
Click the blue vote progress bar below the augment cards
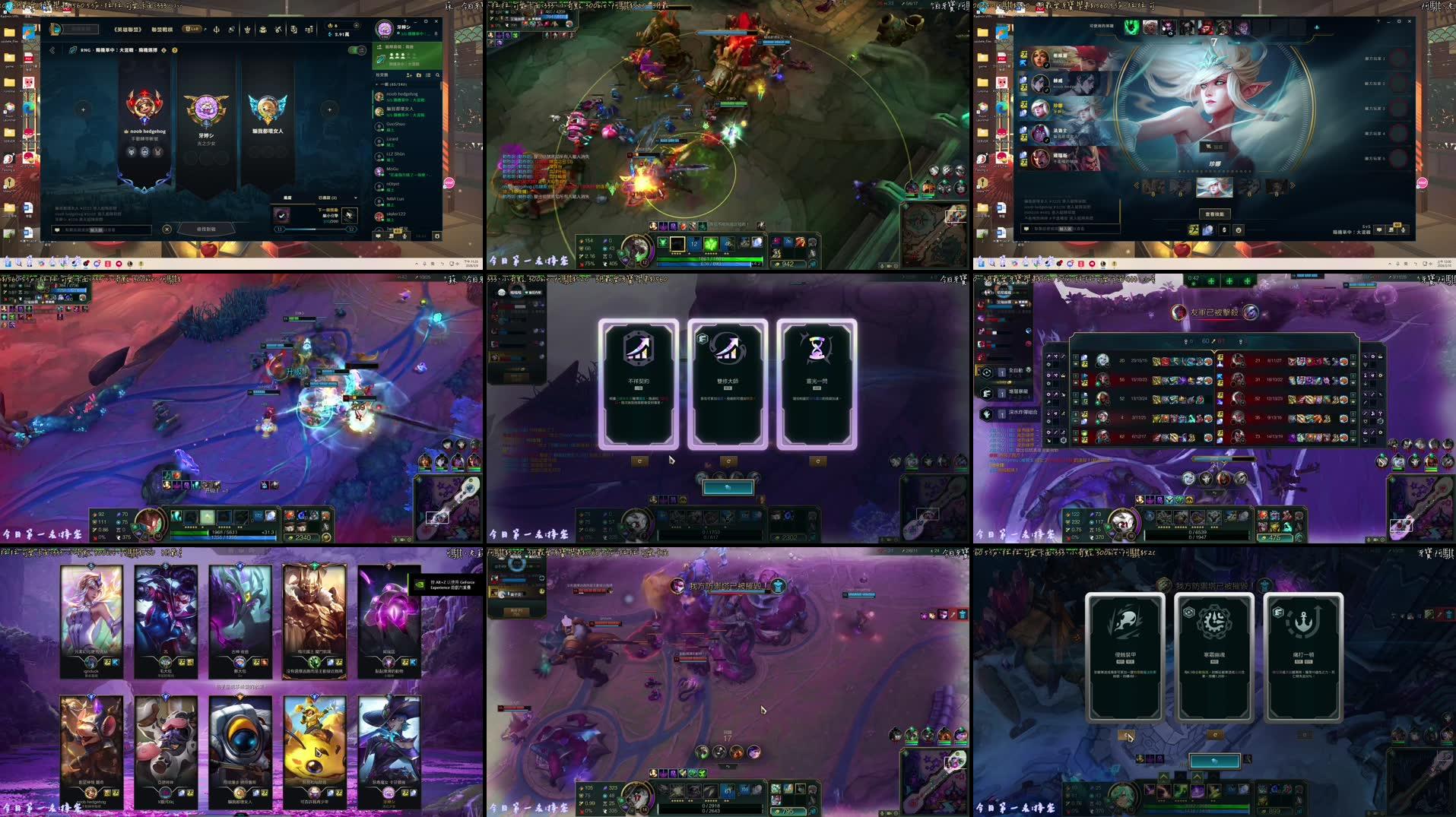click(x=728, y=486)
